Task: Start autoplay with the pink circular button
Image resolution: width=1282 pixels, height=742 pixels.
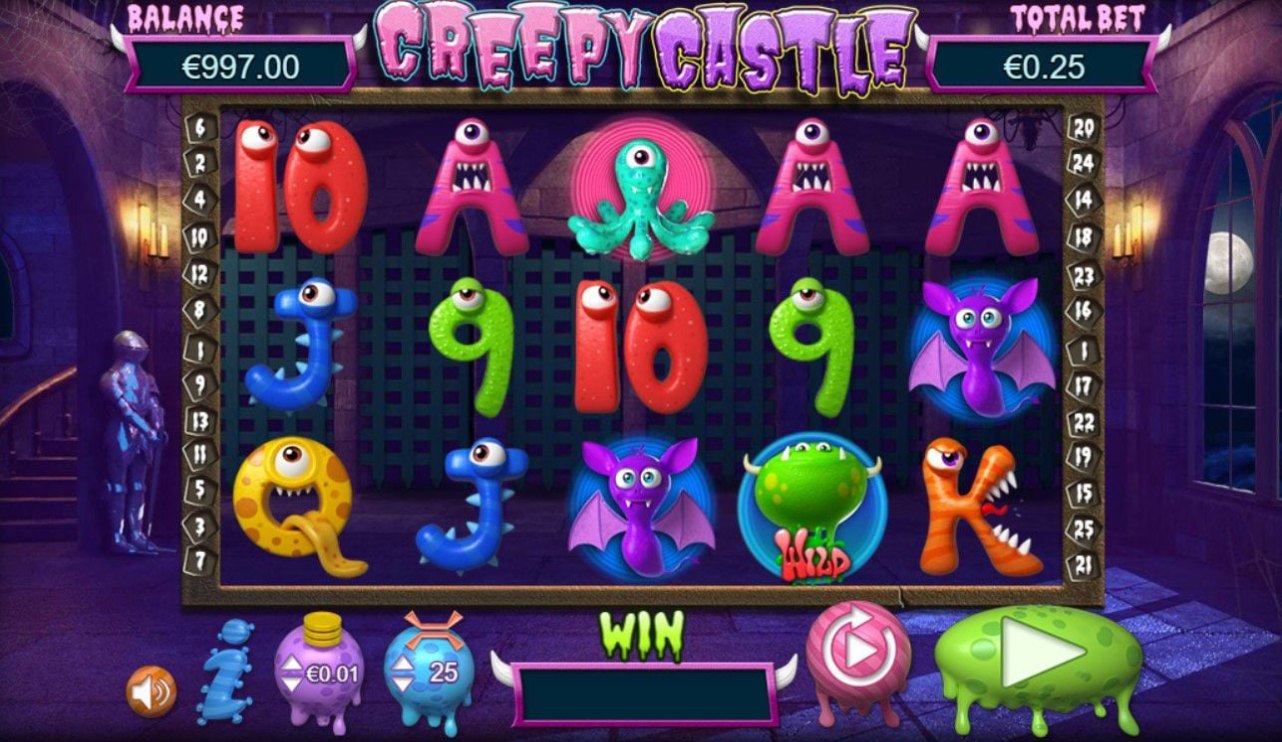Action: click(x=857, y=651)
